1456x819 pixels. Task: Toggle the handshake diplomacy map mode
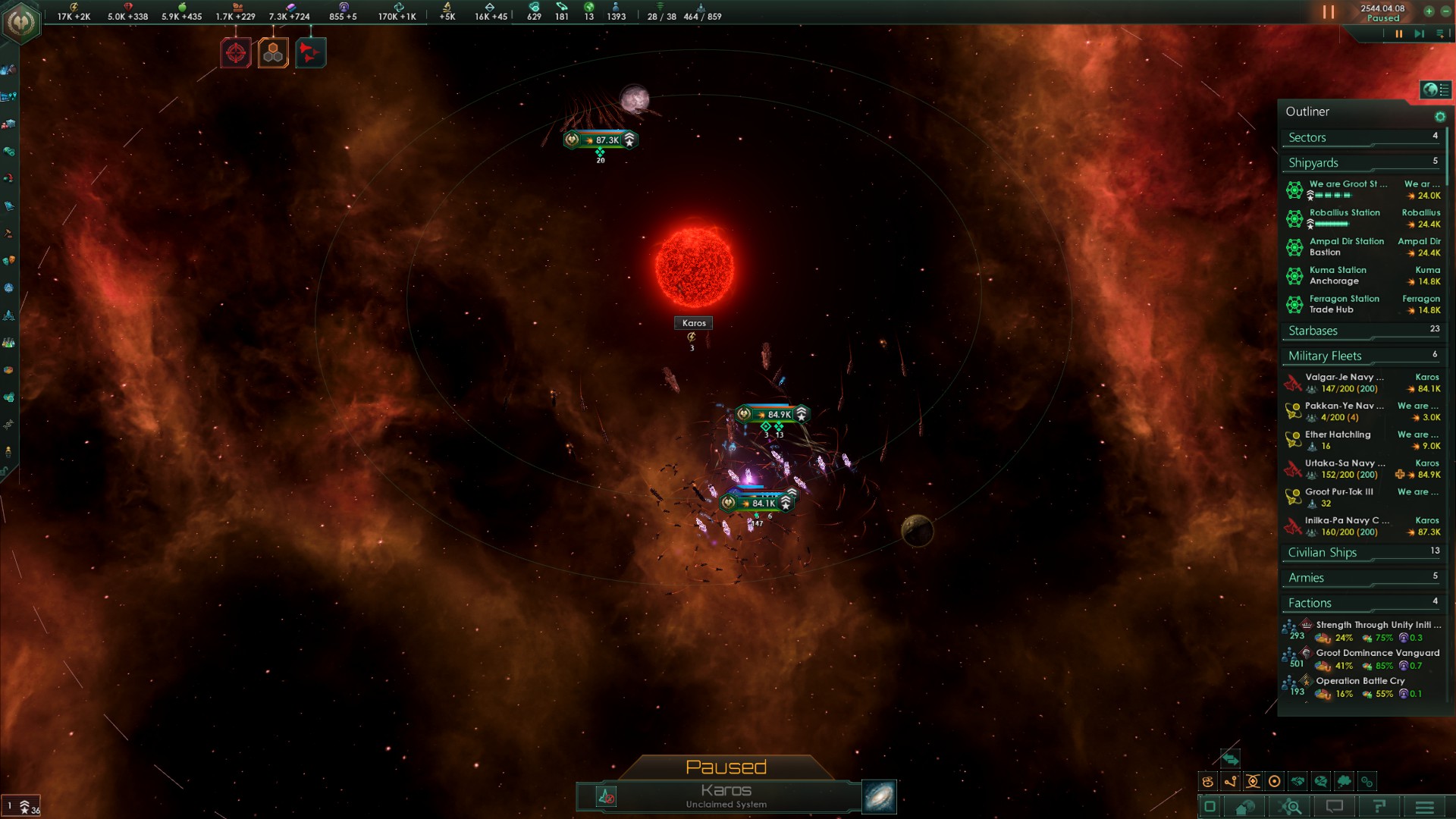1298,782
